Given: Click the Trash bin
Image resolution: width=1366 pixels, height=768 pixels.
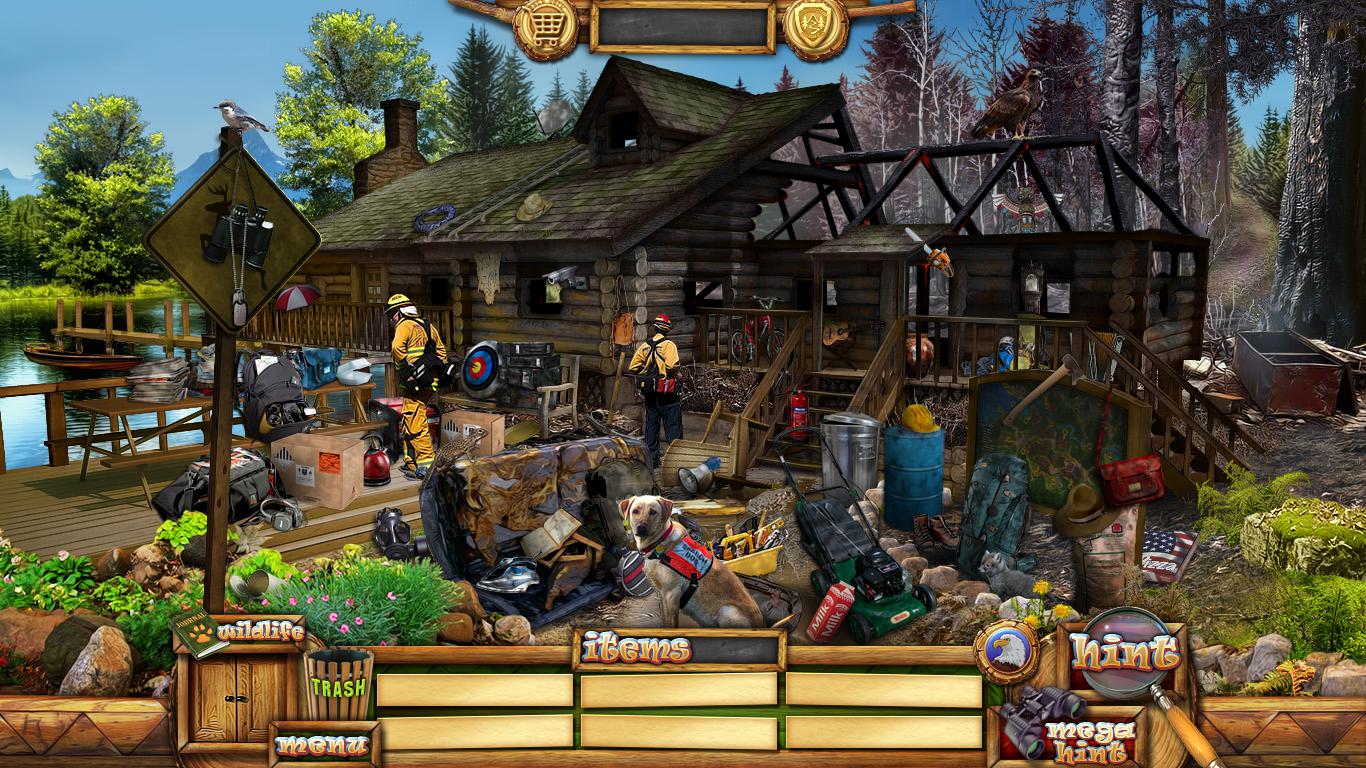Looking at the screenshot, I should pyautogui.click(x=338, y=686).
